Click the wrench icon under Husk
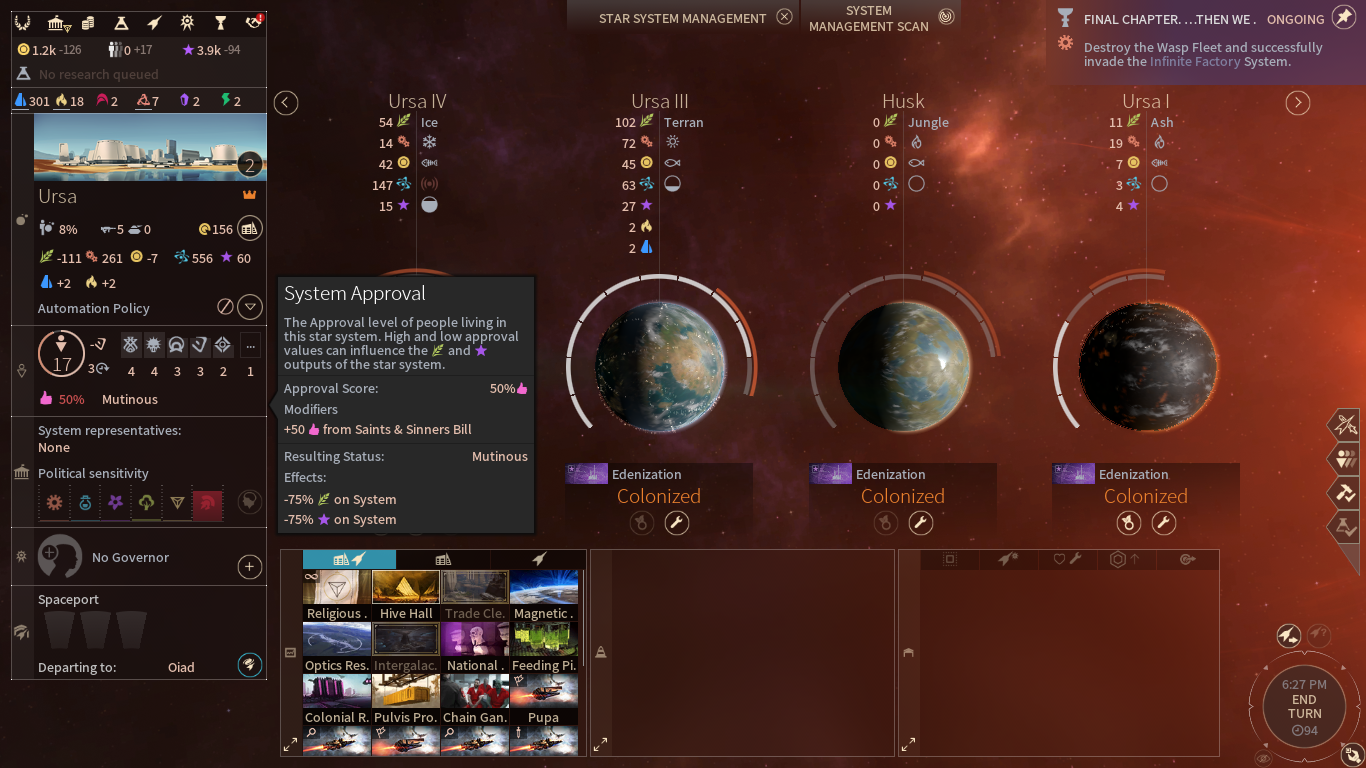The height and width of the screenshot is (768, 1366). pyautogui.click(x=920, y=522)
